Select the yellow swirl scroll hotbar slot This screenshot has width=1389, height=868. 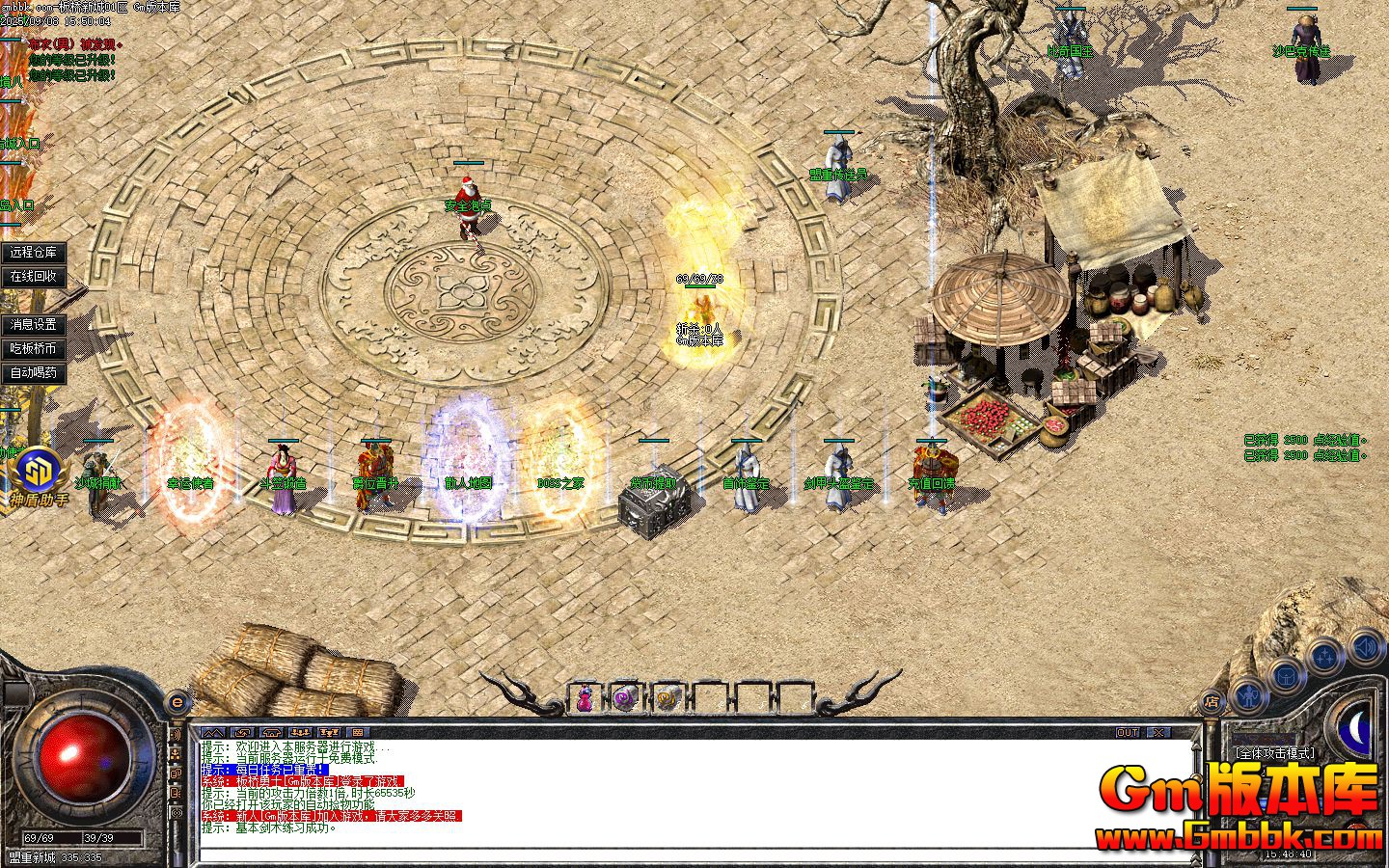coord(667,698)
